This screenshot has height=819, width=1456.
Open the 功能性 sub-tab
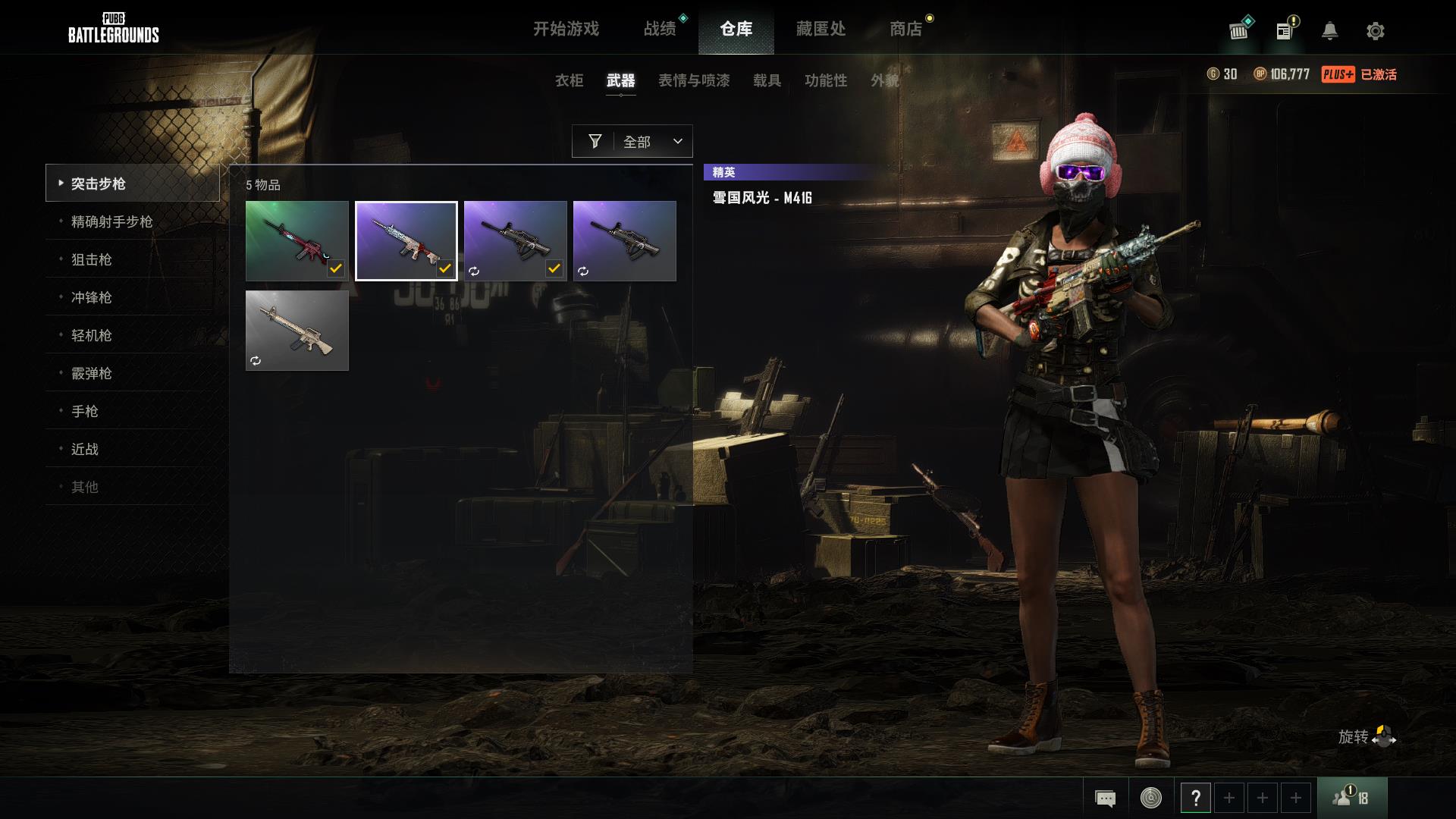coord(826,80)
